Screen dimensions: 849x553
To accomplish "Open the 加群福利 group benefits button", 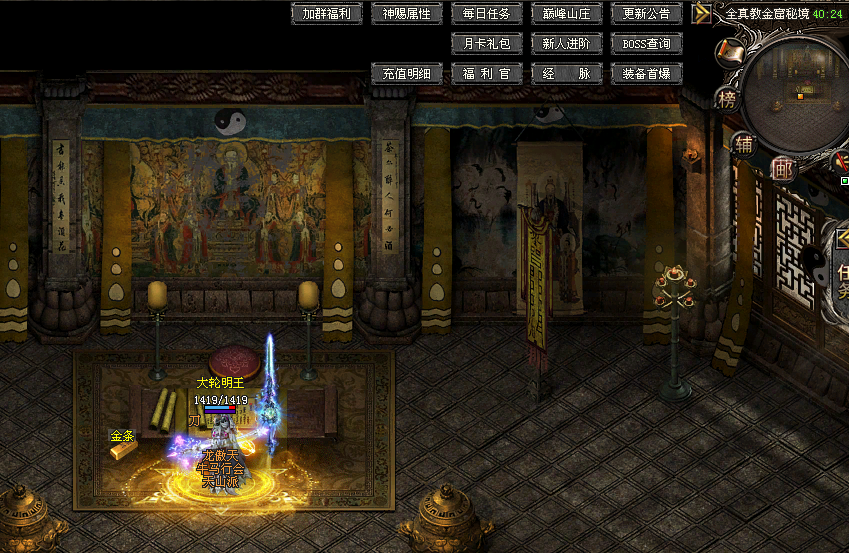I will pos(328,14).
